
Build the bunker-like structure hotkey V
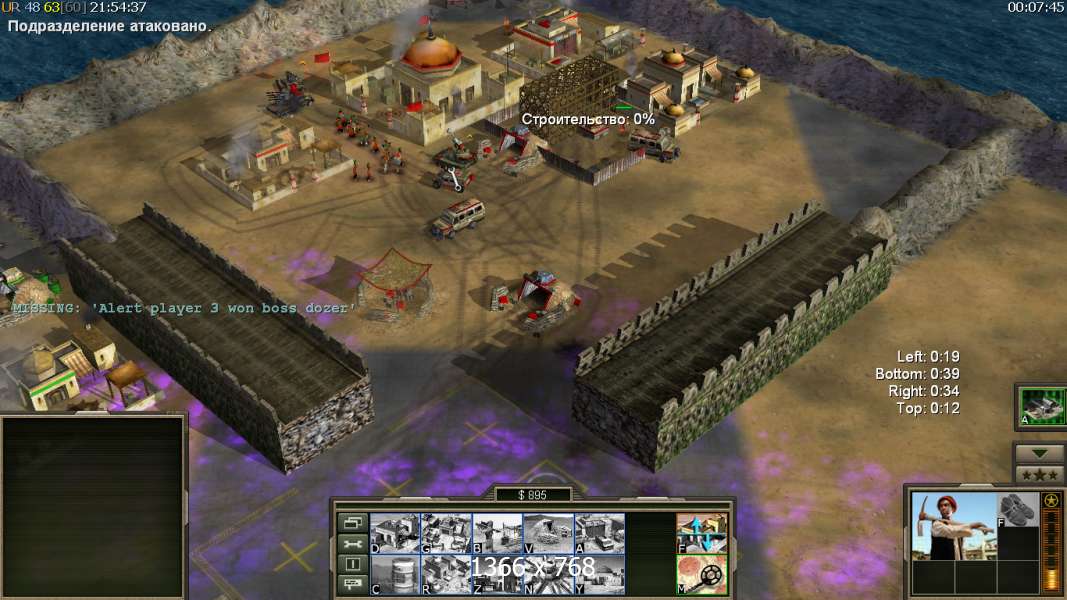click(547, 533)
